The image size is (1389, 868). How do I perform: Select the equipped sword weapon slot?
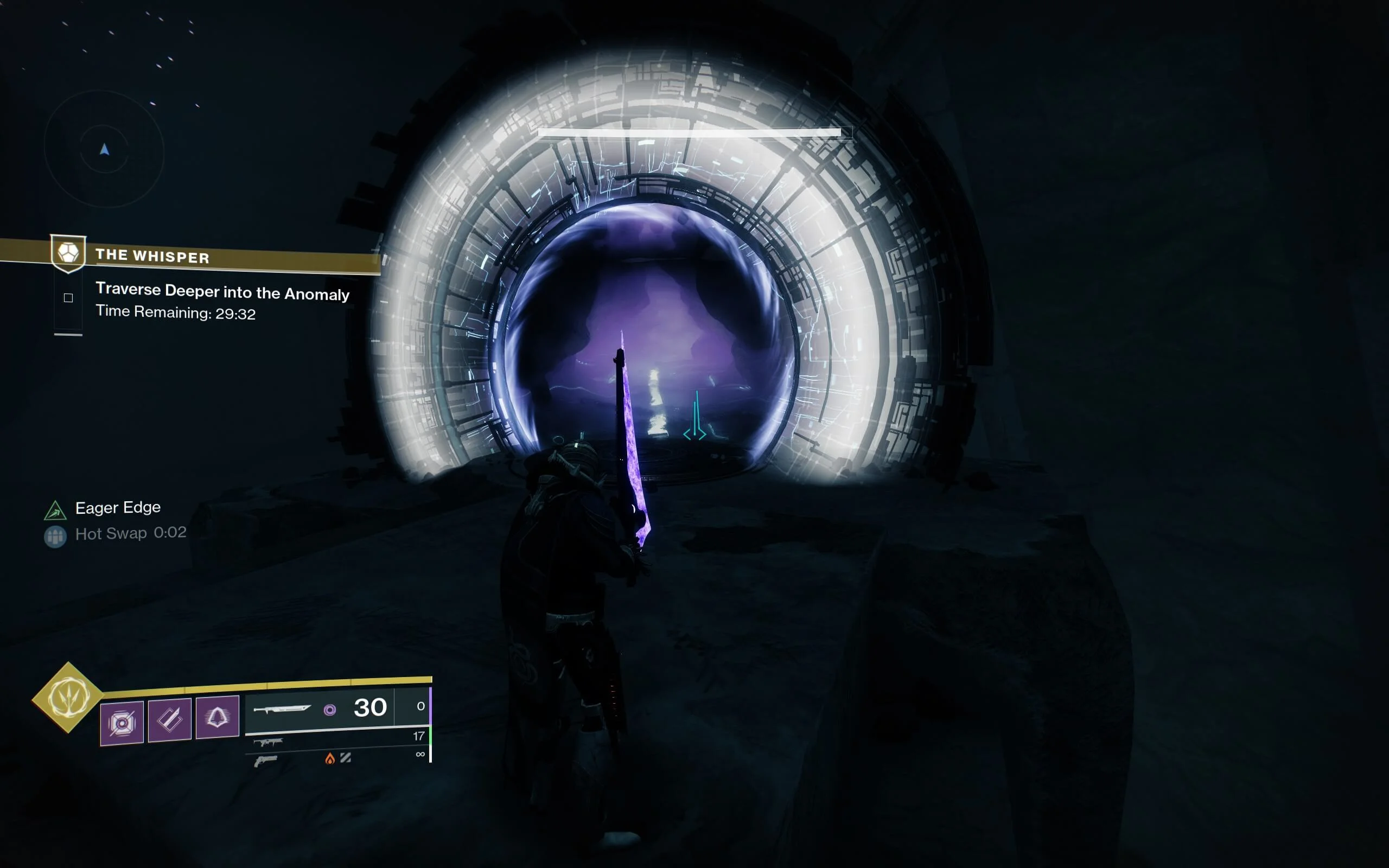[x=282, y=709]
